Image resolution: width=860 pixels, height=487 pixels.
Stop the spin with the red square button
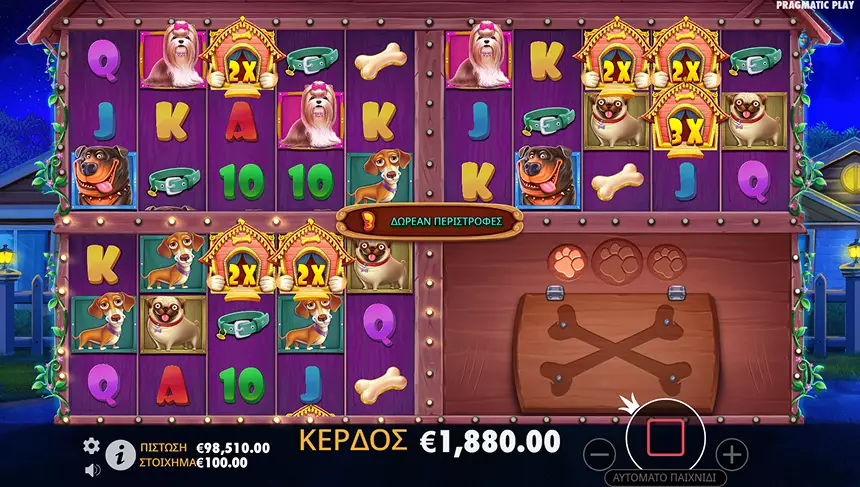(665, 437)
